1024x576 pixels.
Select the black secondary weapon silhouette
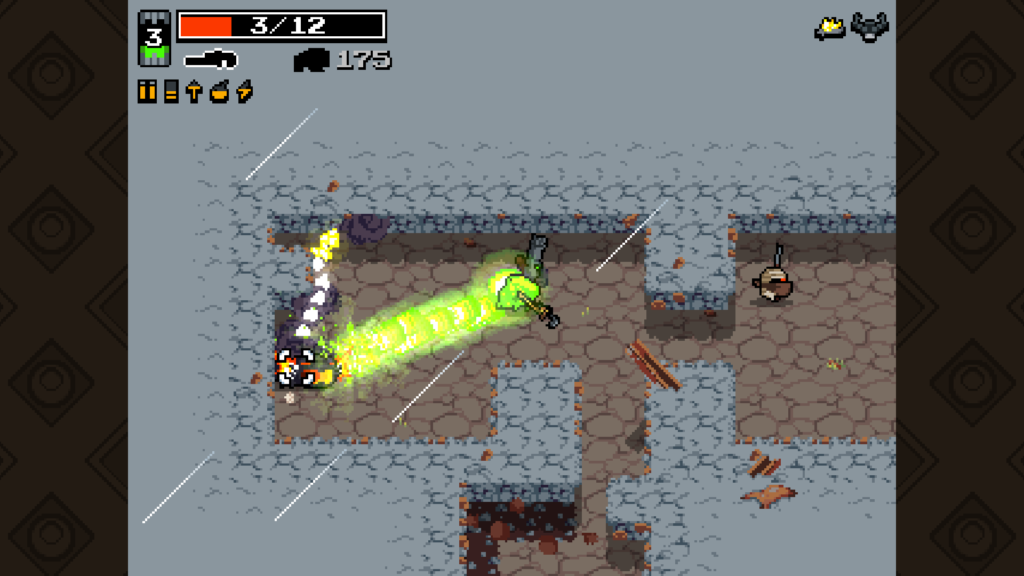point(311,60)
